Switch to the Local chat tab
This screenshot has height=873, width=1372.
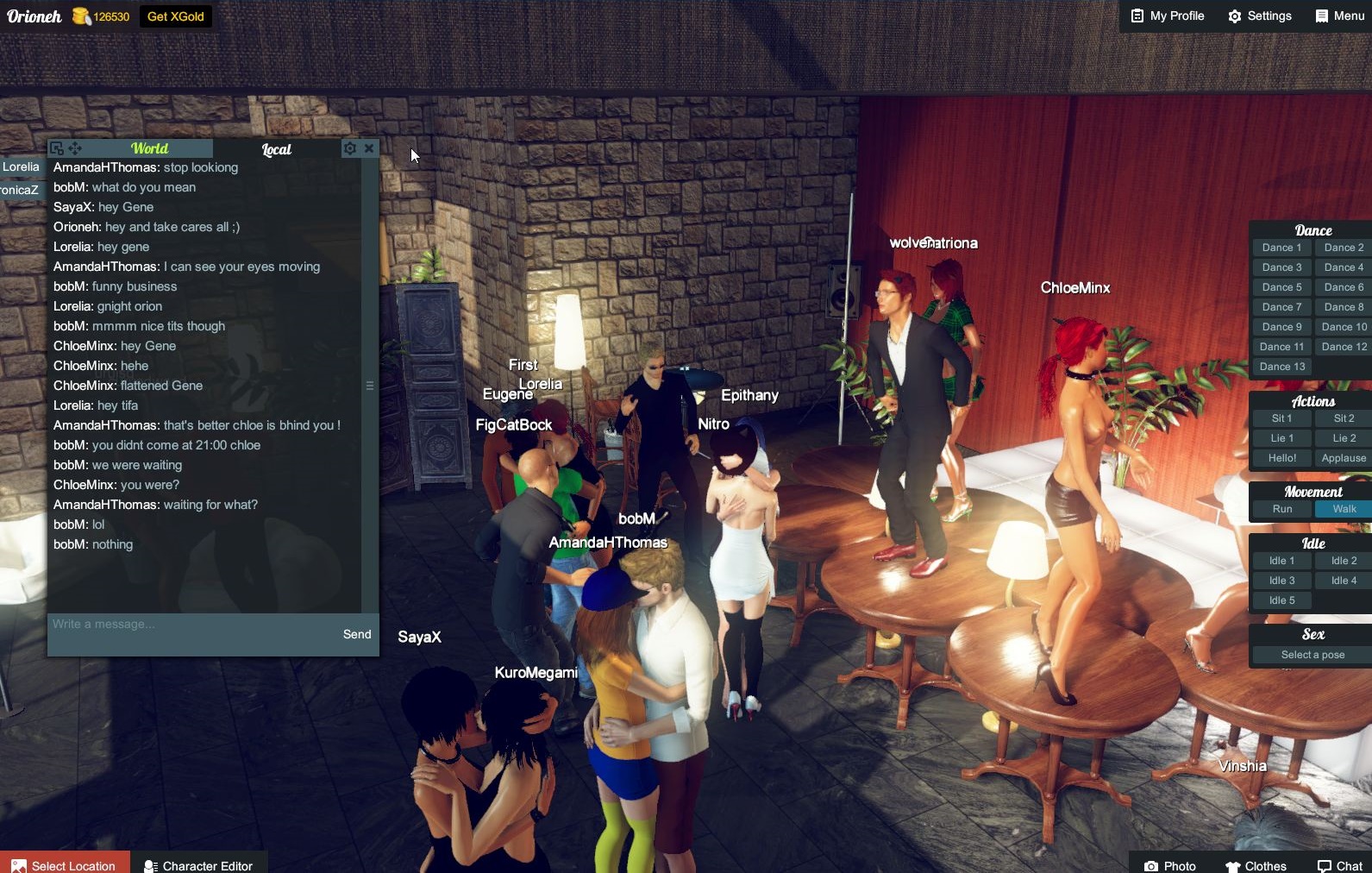click(x=276, y=149)
